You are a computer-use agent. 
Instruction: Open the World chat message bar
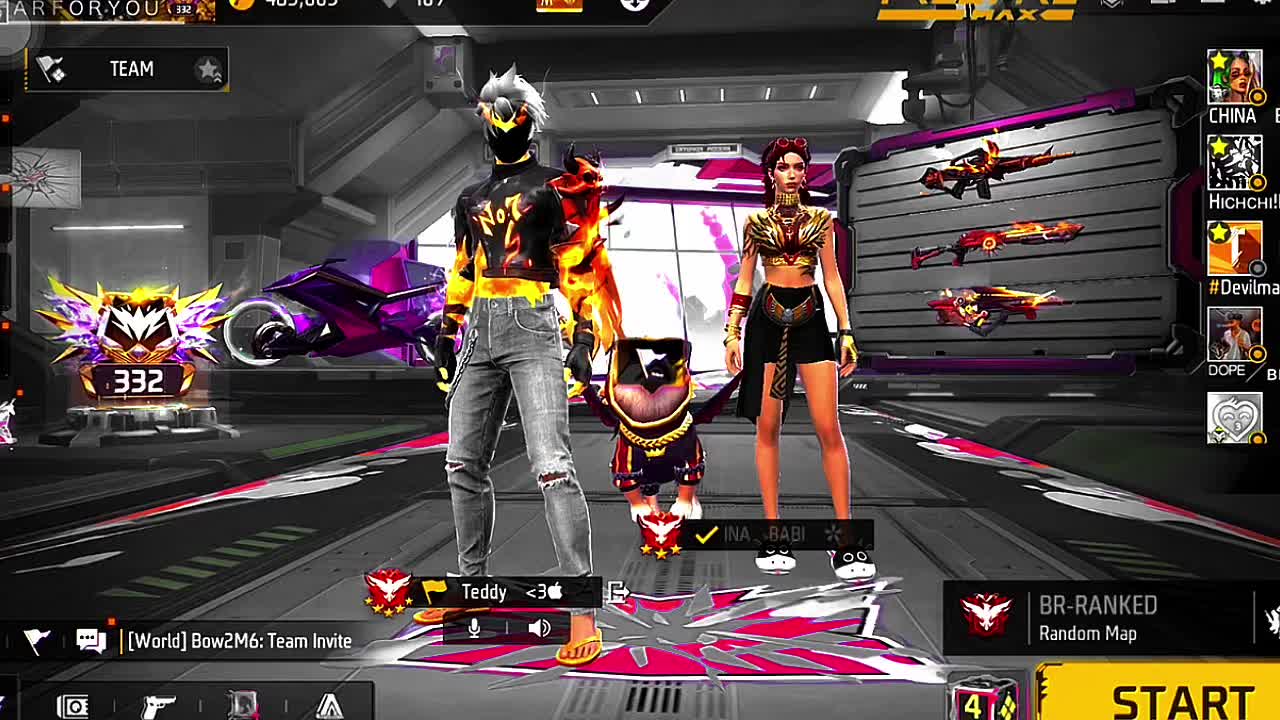tap(239, 641)
